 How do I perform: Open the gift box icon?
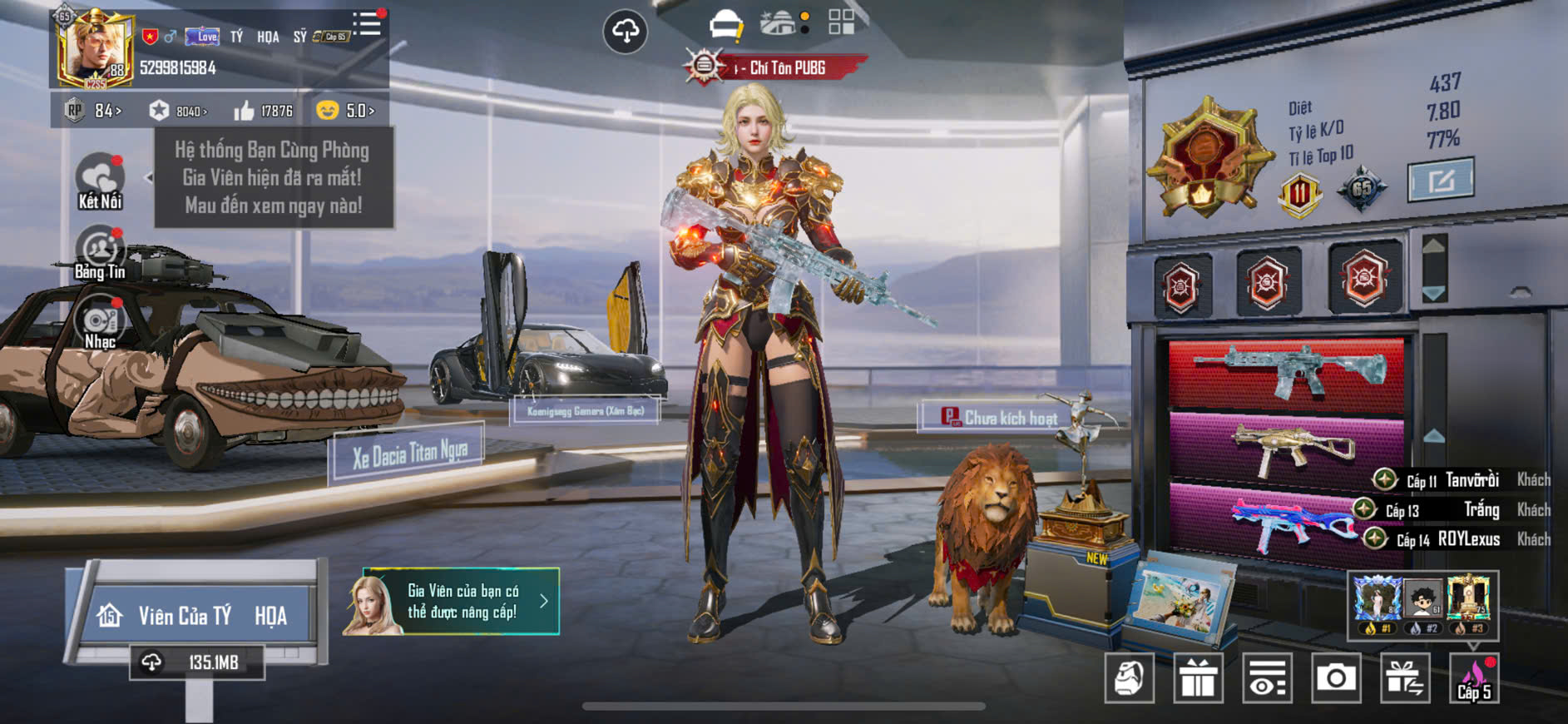click(1198, 678)
